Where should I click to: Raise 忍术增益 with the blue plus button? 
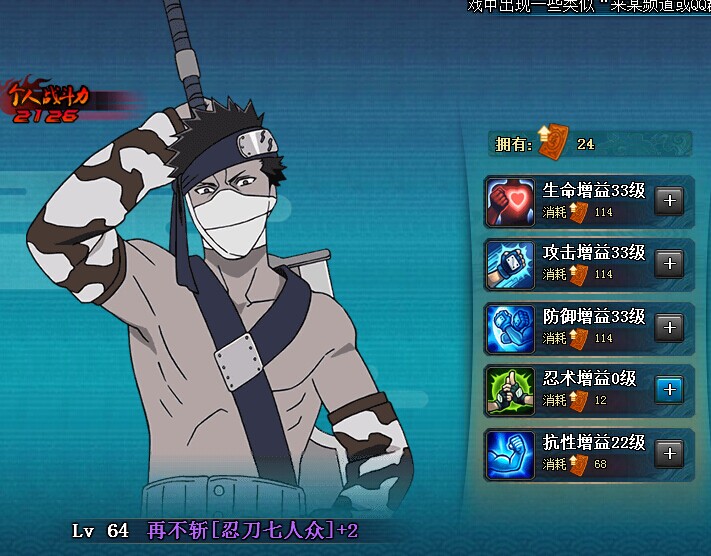coord(669,390)
